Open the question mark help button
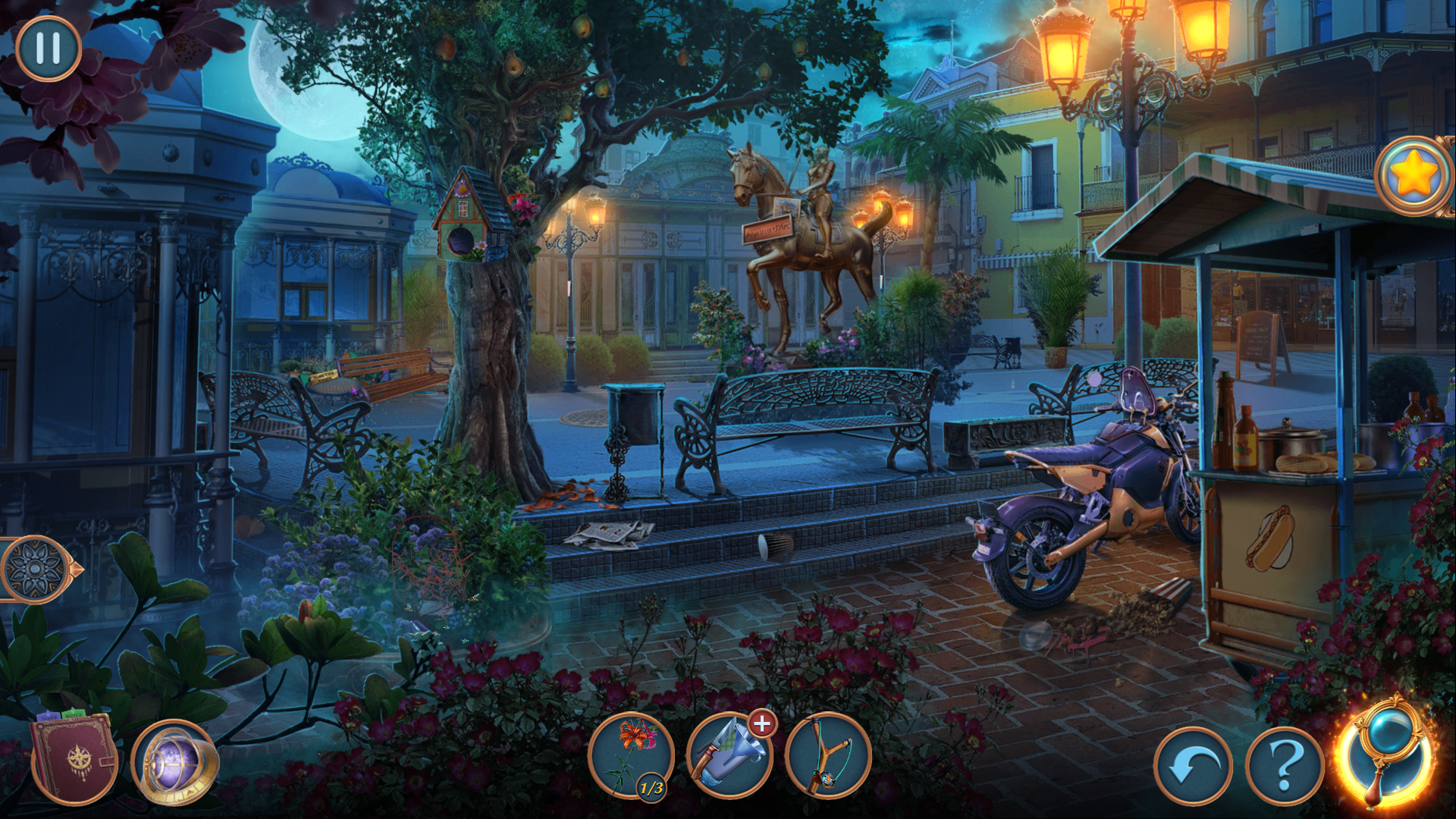The image size is (1456, 819). (1285, 766)
